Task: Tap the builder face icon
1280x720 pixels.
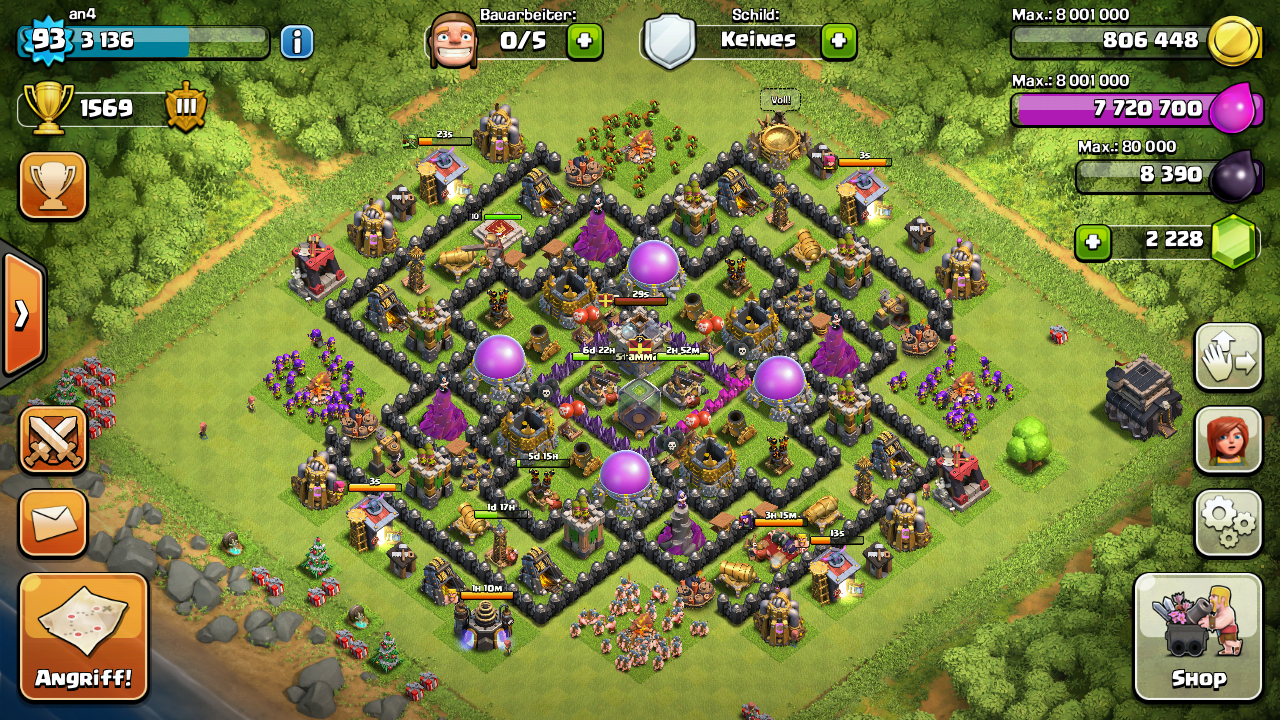Action: click(x=452, y=41)
